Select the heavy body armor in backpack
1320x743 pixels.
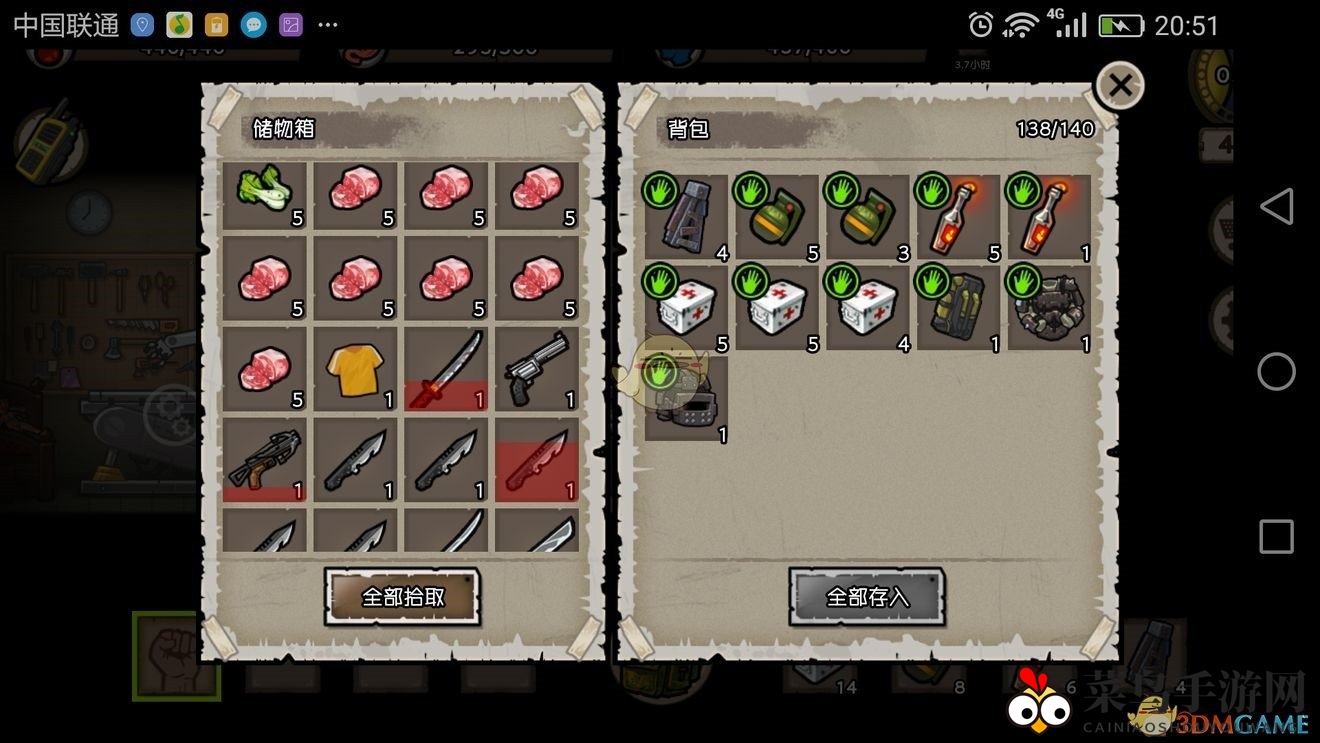click(1050, 308)
